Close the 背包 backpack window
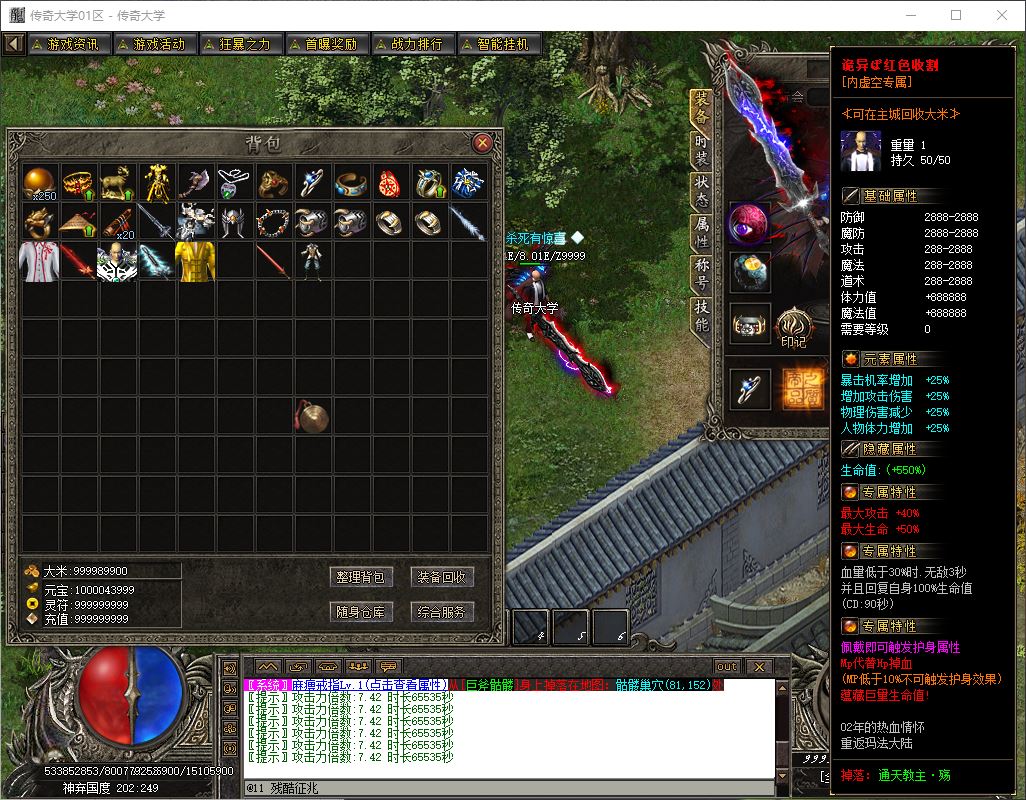This screenshot has height=800, width=1026. tap(482, 142)
